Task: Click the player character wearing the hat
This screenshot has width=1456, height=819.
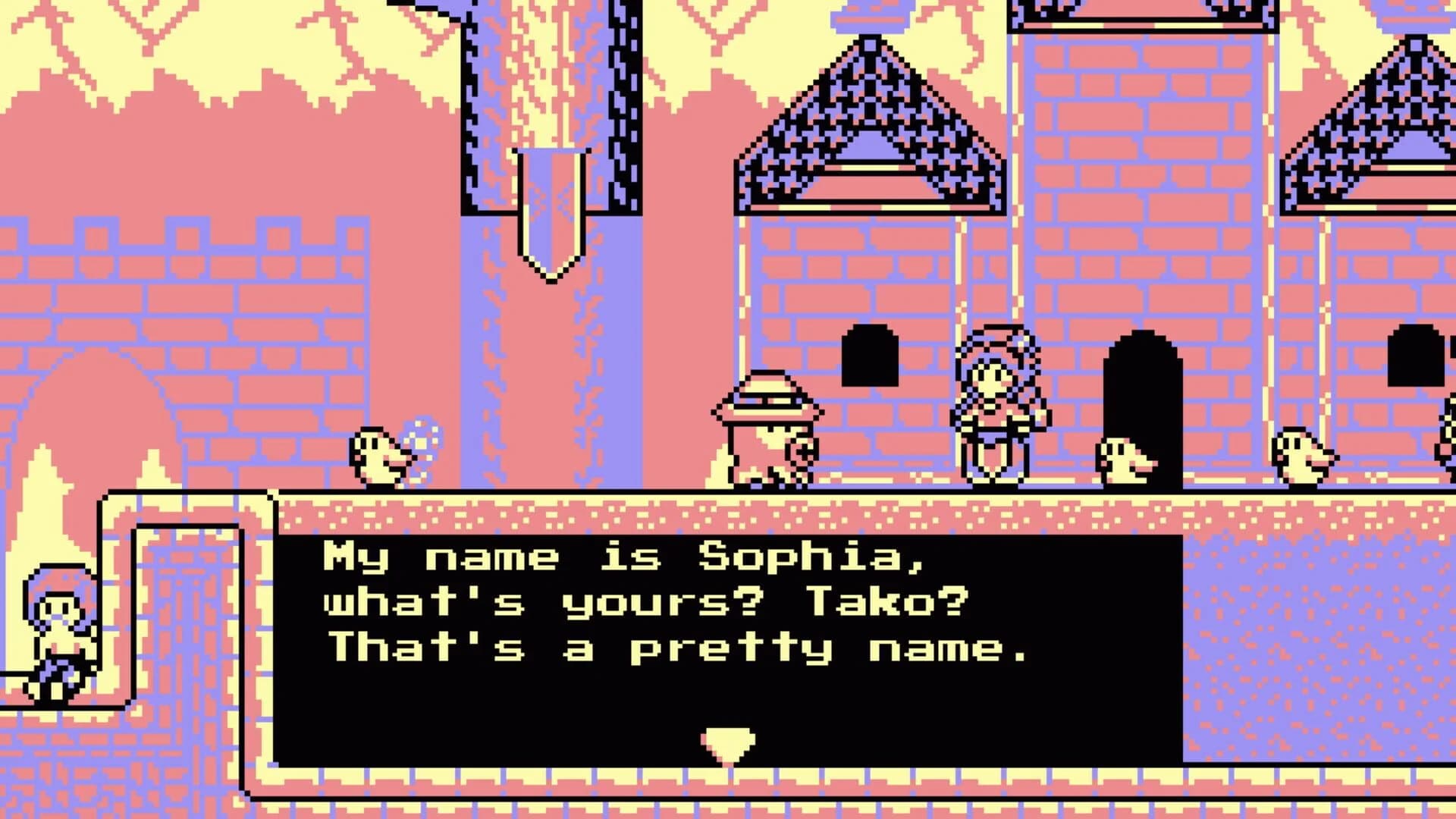Action: (x=766, y=428)
